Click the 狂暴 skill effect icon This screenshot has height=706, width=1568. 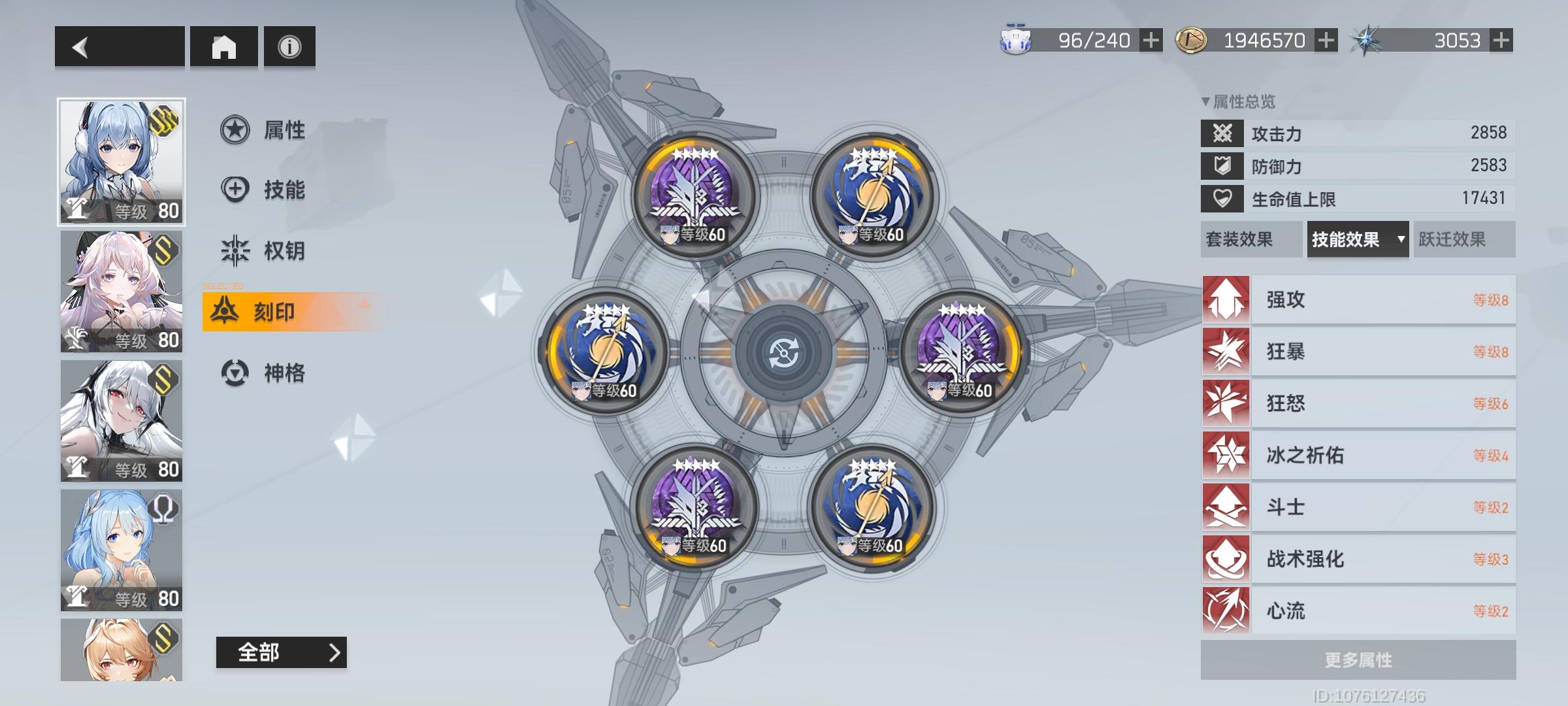pyautogui.click(x=1225, y=352)
